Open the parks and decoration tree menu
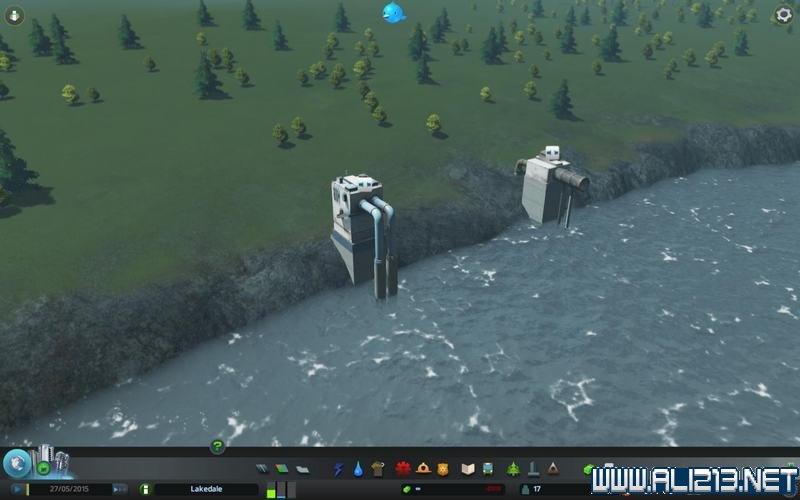800x500 pixels. (513, 468)
